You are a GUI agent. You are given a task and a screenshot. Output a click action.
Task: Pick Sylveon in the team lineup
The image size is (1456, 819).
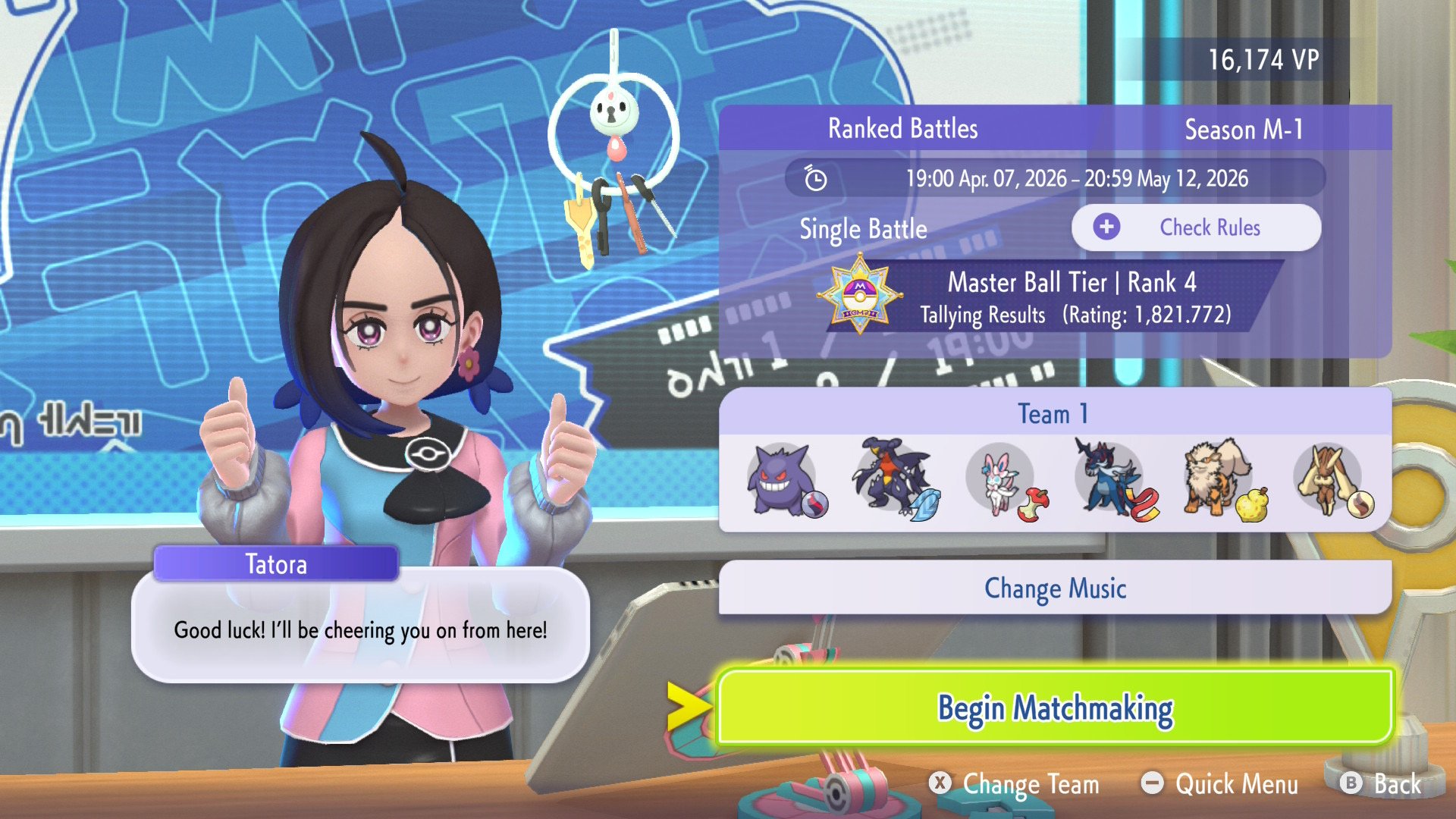[x=1000, y=481]
